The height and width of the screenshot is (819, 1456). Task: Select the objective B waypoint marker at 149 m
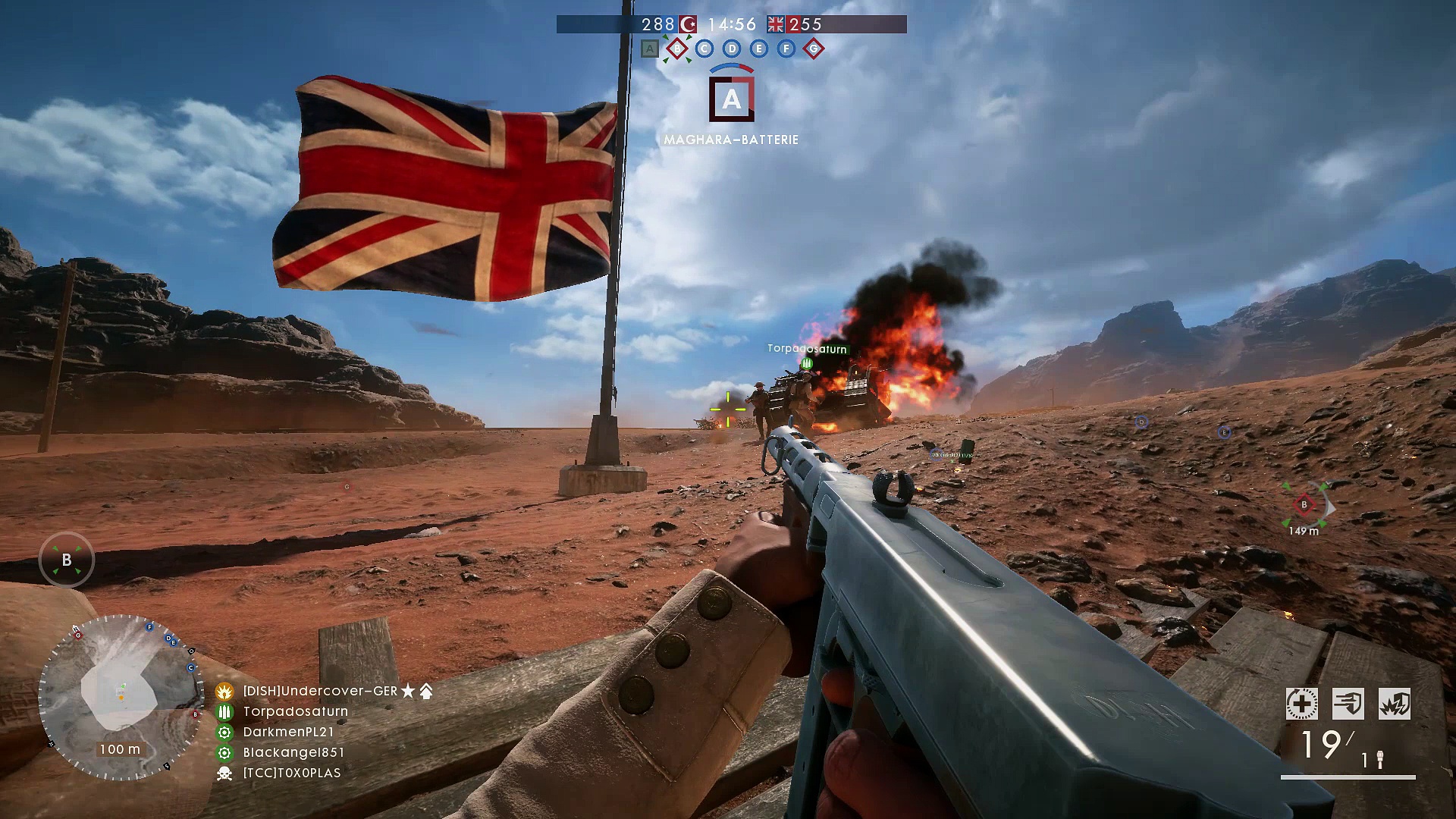[x=1304, y=505]
